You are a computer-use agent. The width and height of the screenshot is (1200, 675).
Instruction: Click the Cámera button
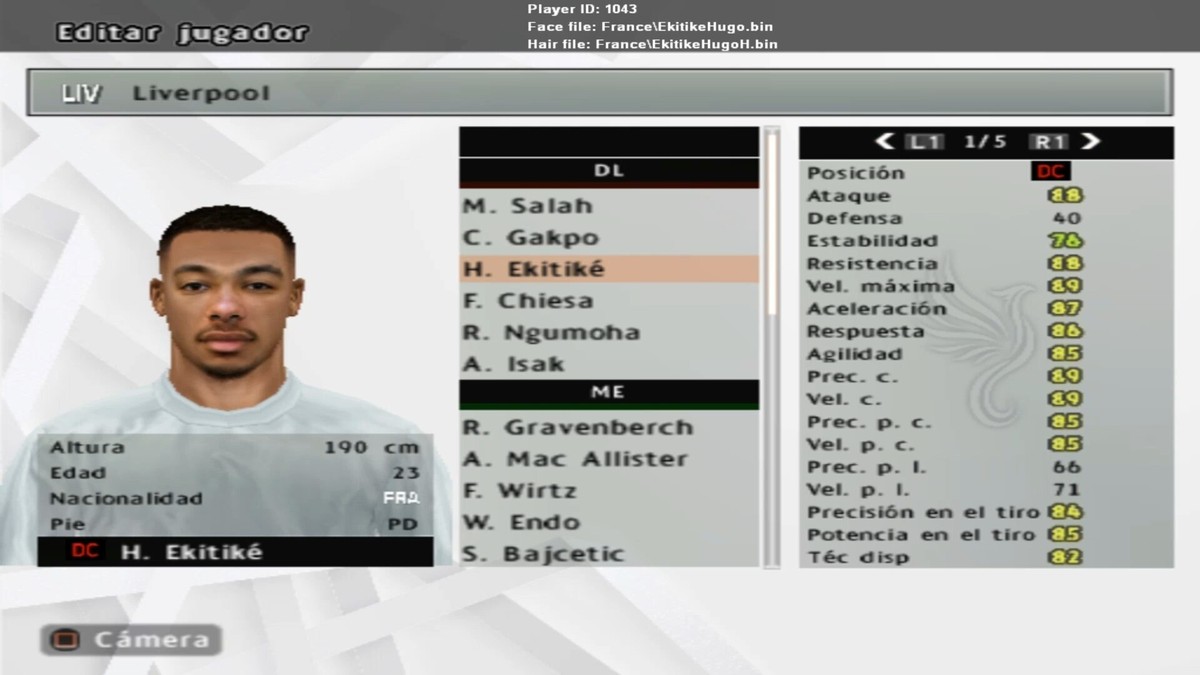131,640
